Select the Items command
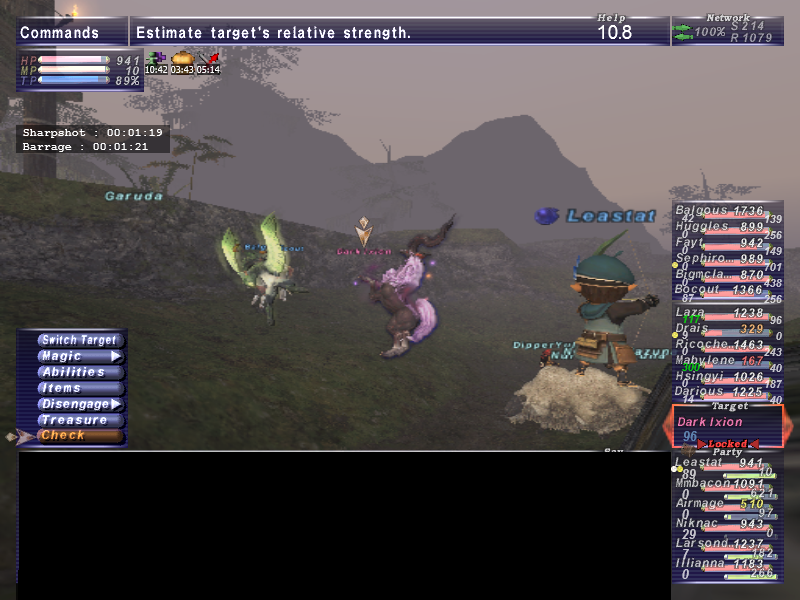 79,388
